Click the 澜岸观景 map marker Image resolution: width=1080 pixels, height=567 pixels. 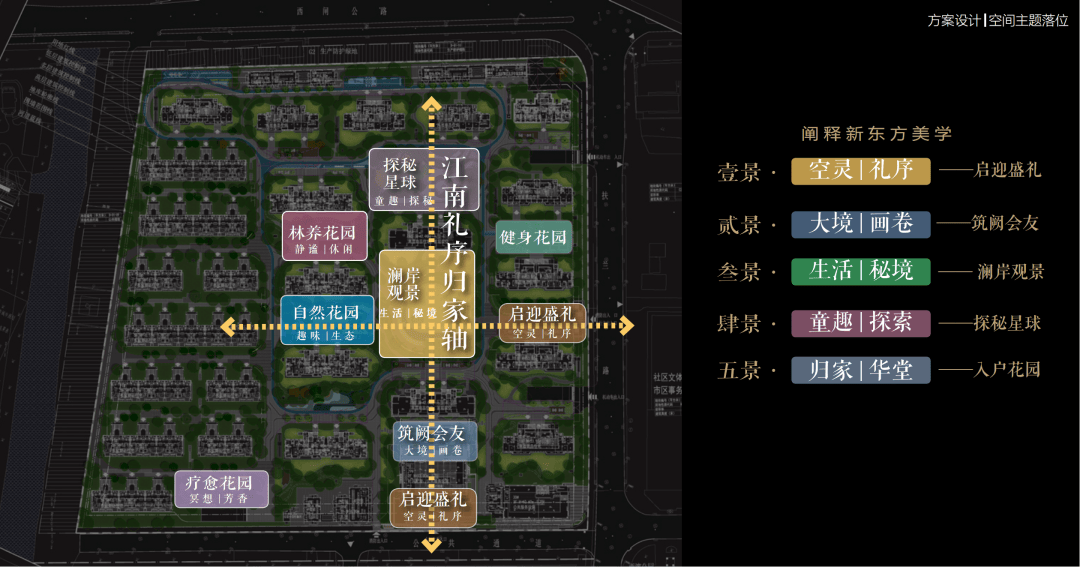[x=403, y=303]
